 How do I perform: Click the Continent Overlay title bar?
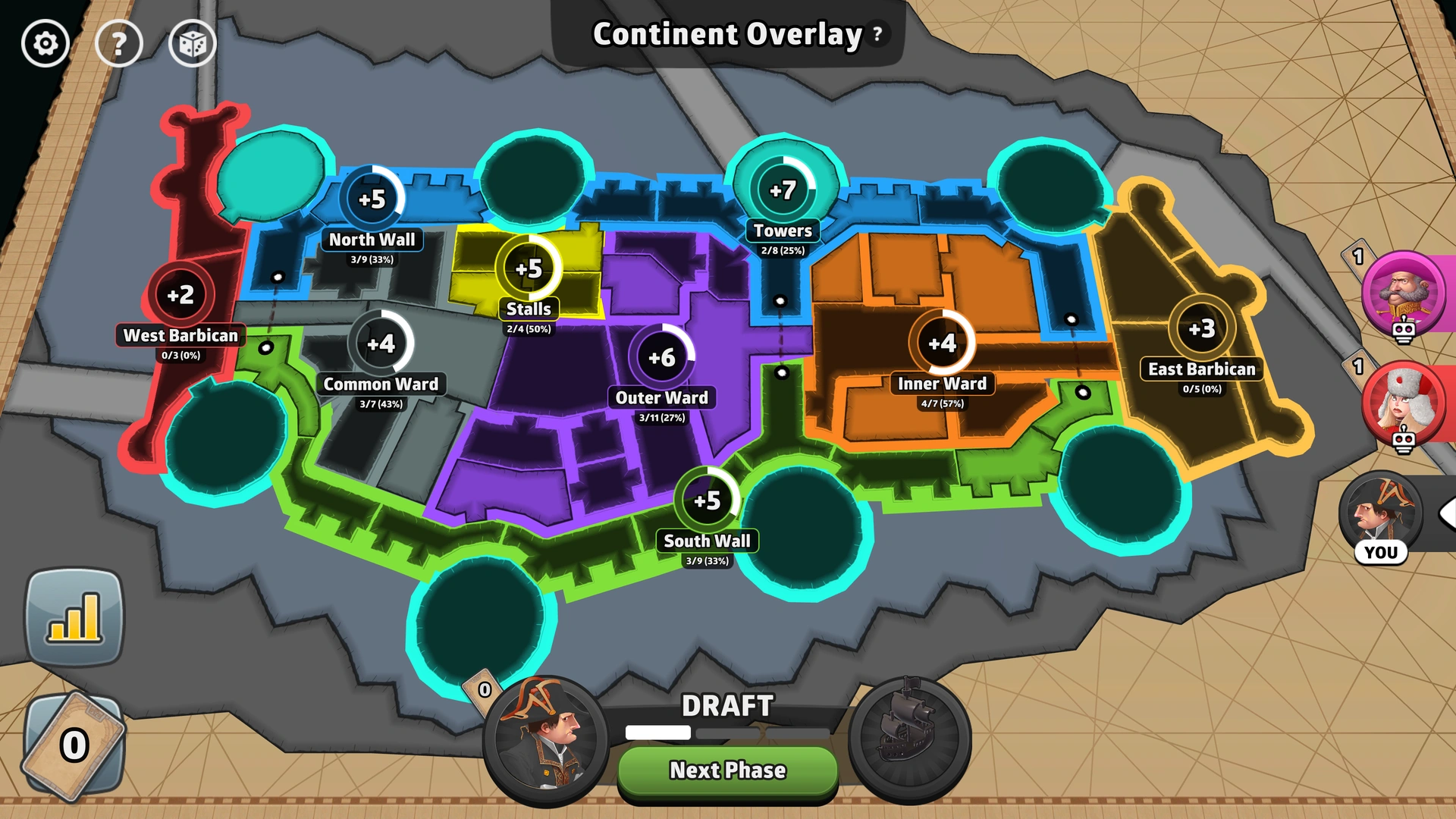(x=726, y=35)
